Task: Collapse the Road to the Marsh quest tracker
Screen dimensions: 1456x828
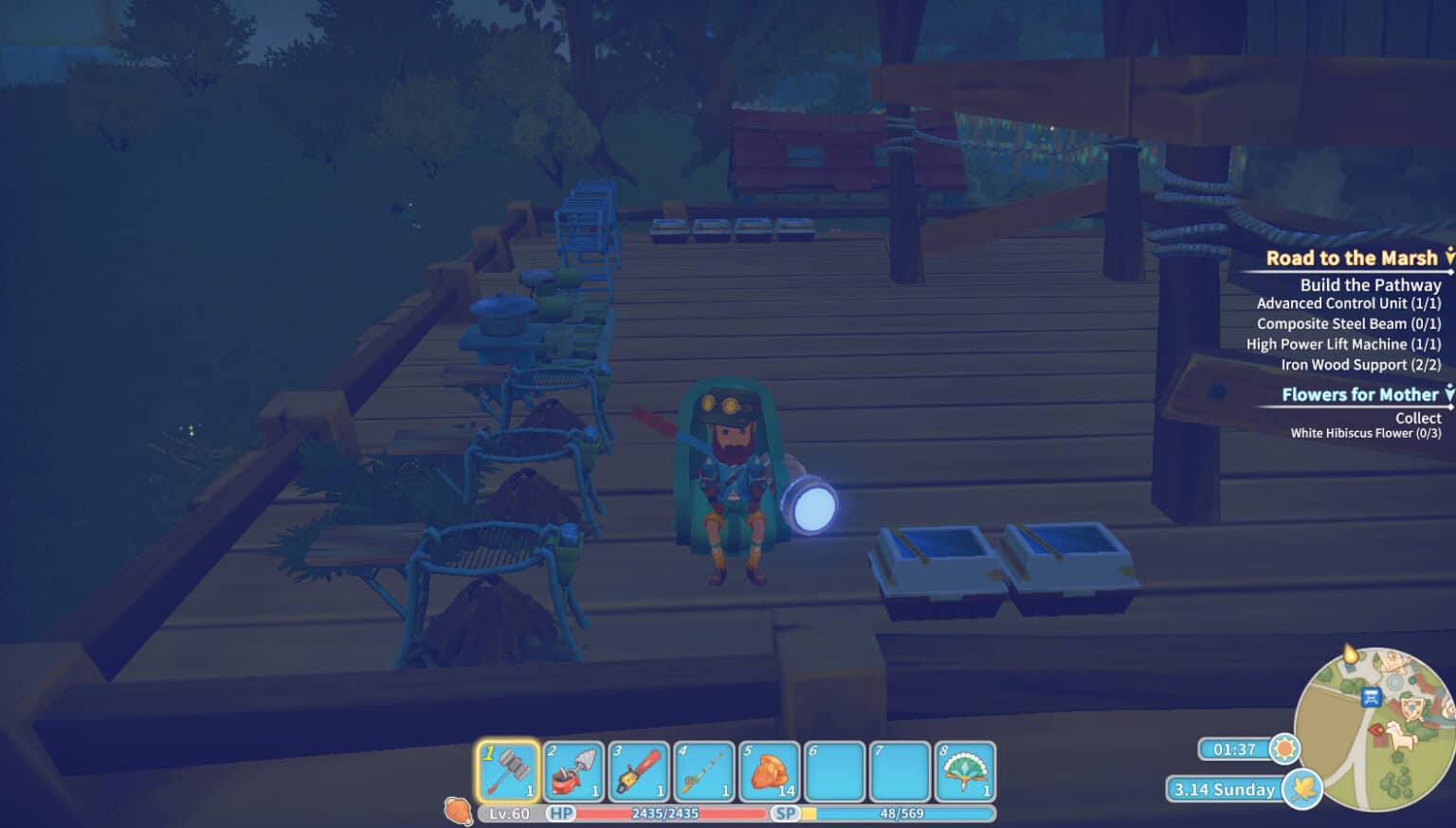Action: (x=1449, y=257)
